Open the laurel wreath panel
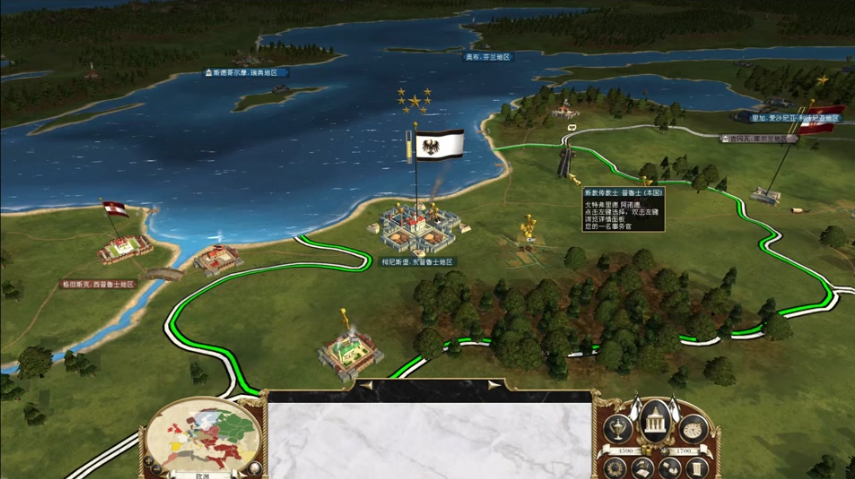Viewport: 855px width, 479px height. click(617, 467)
